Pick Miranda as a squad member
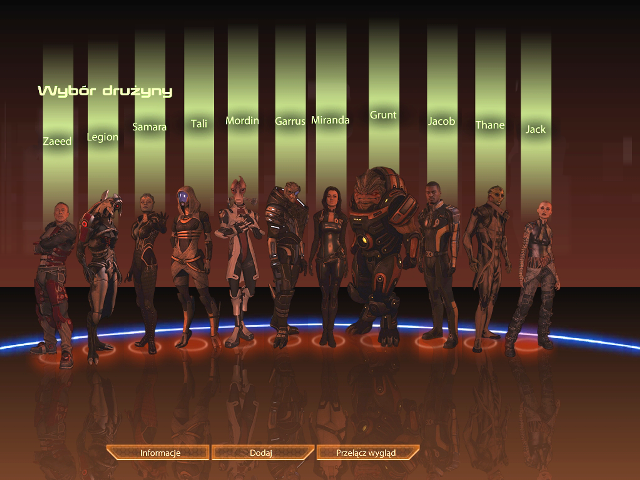This screenshot has width=640, height=480. coord(330,262)
